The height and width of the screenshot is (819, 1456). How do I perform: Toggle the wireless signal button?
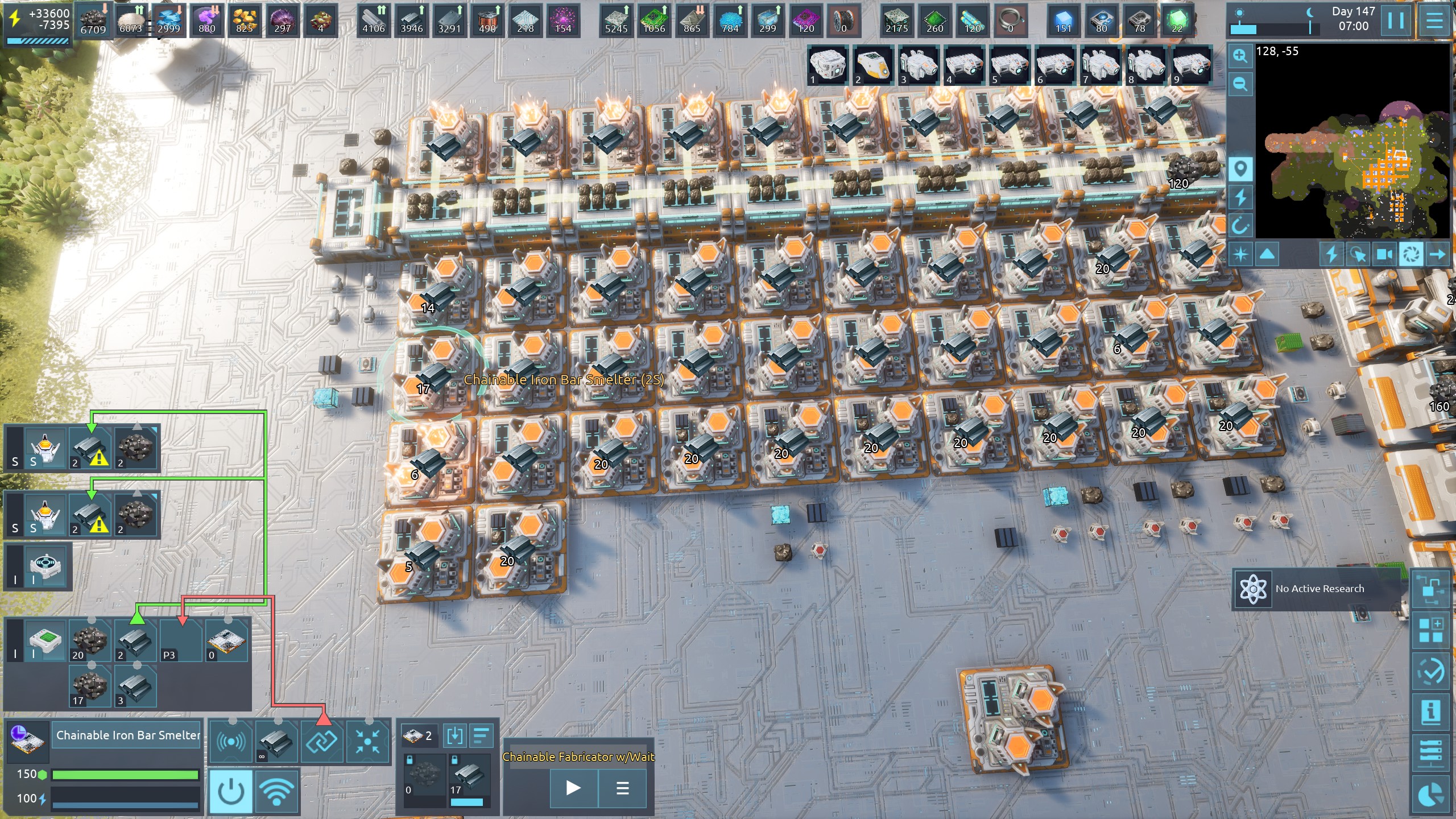(x=277, y=791)
